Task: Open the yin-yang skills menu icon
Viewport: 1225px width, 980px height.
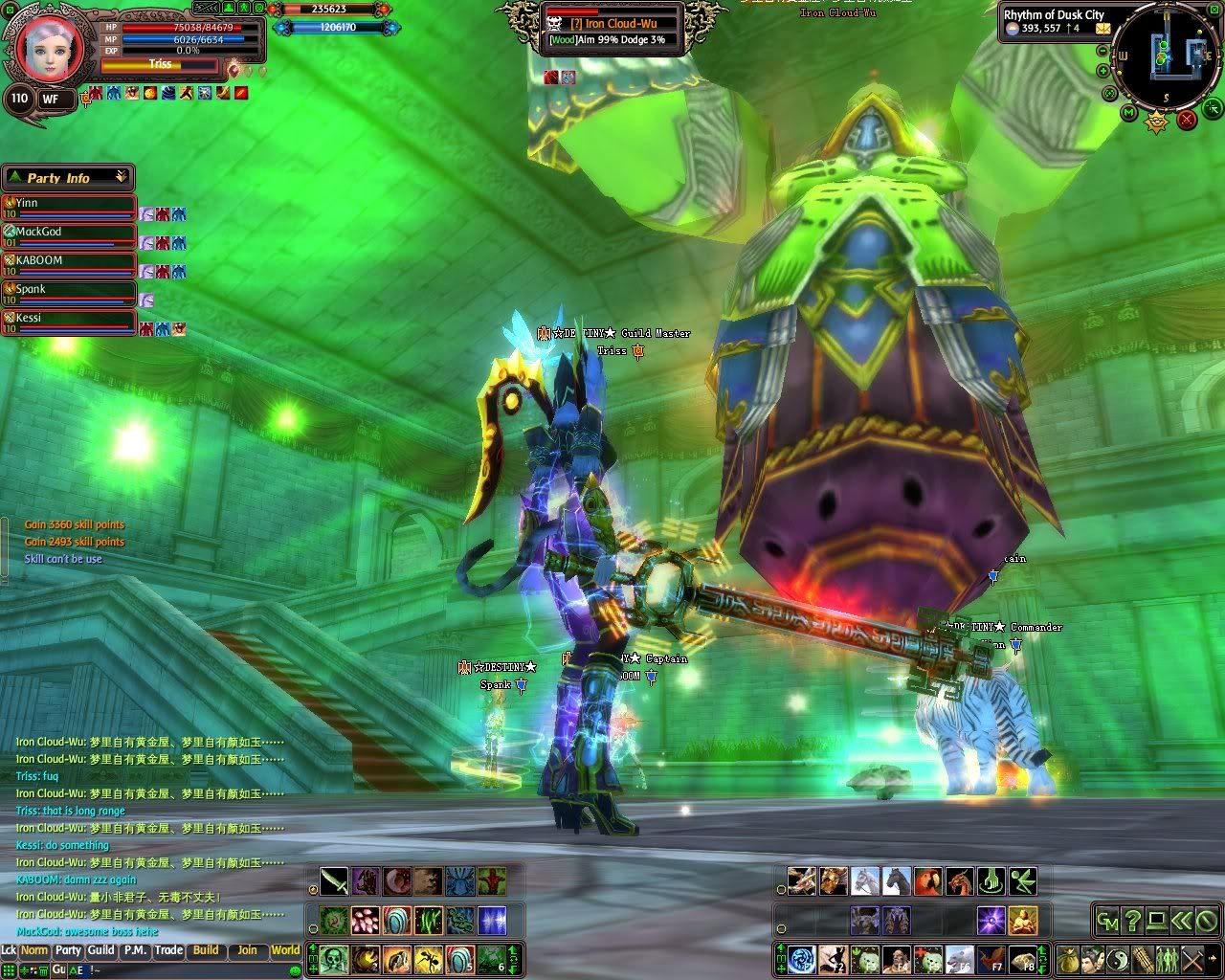Action: click(1116, 958)
